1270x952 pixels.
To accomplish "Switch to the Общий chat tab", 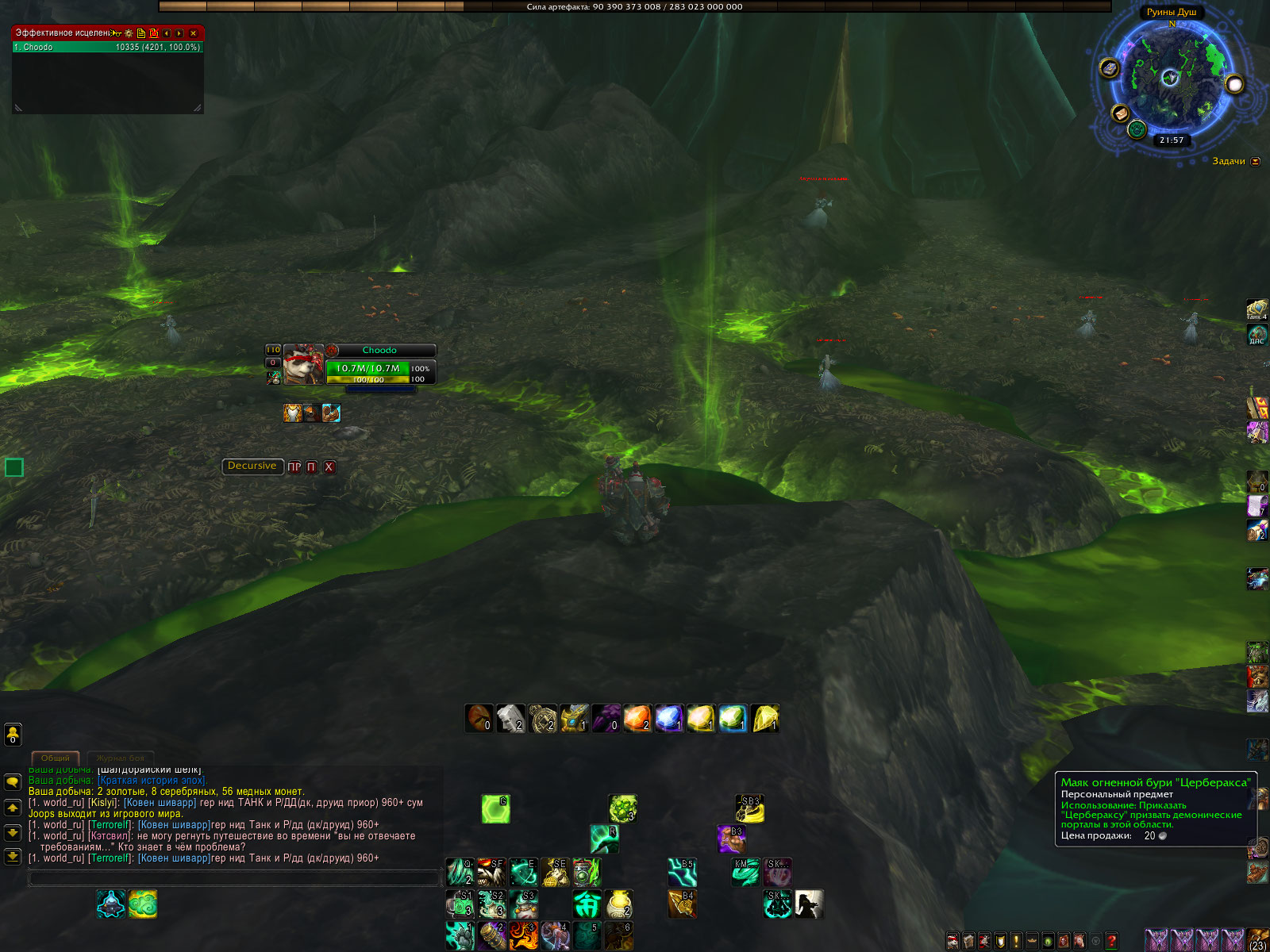I will coord(56,758).
